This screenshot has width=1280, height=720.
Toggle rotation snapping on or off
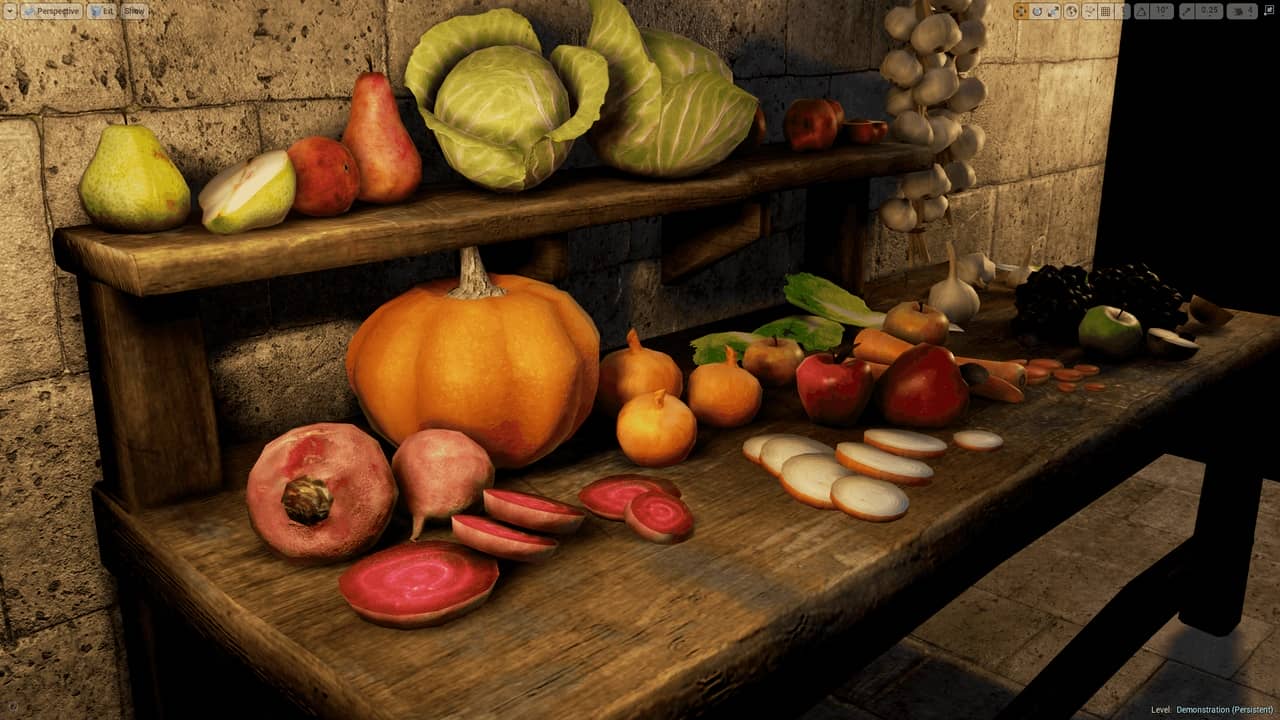pos(1141,10)
